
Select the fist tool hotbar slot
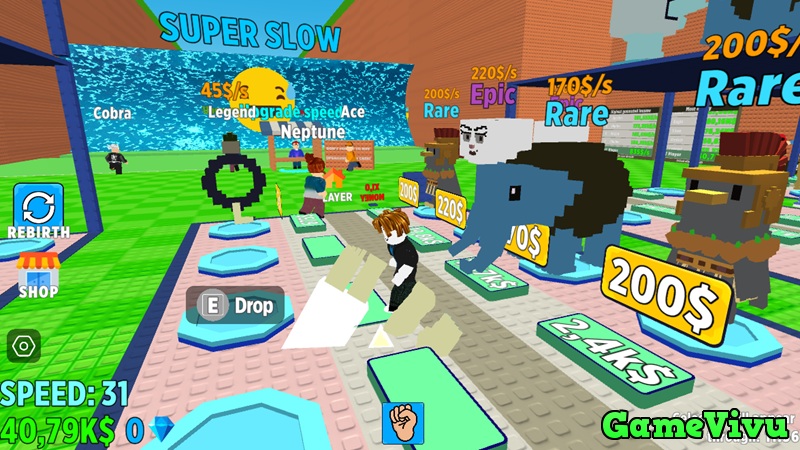[x=403, y=422]
